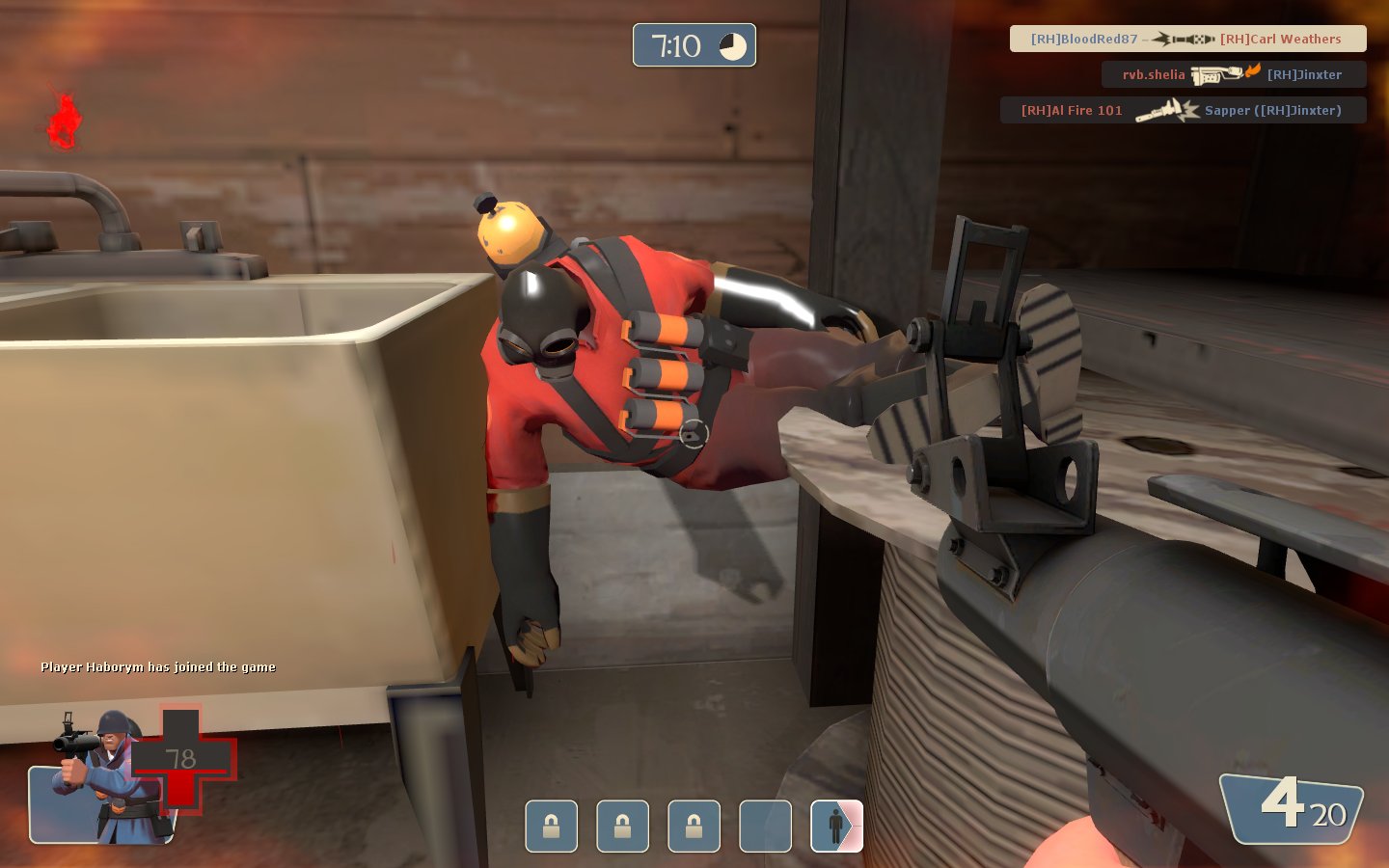
Task: Choose the blank blue control point without a lock
Action: (765, 827)
